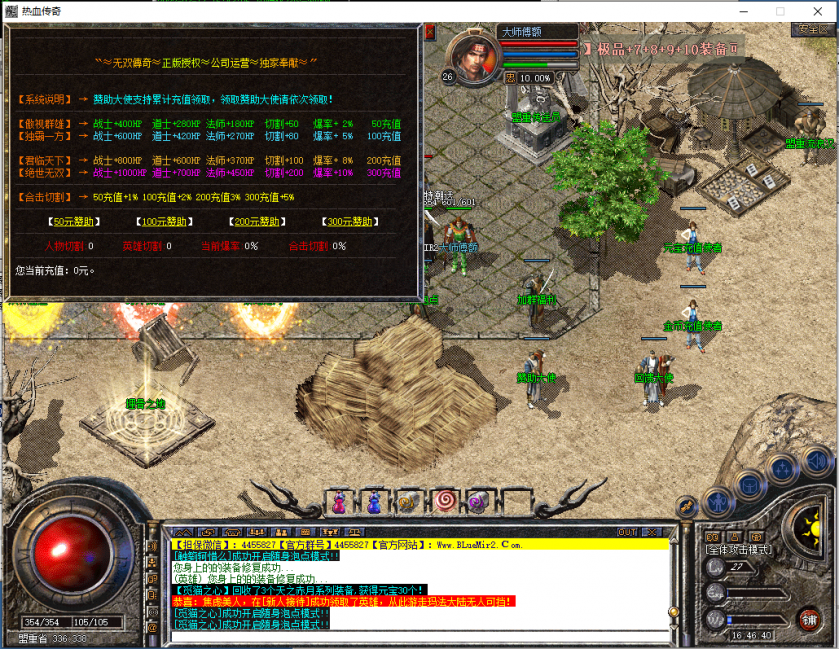This screenshot has width=840, height=649.
Task: Click the chat message input box
Action: pyautogui.click(x=420, y=637)
